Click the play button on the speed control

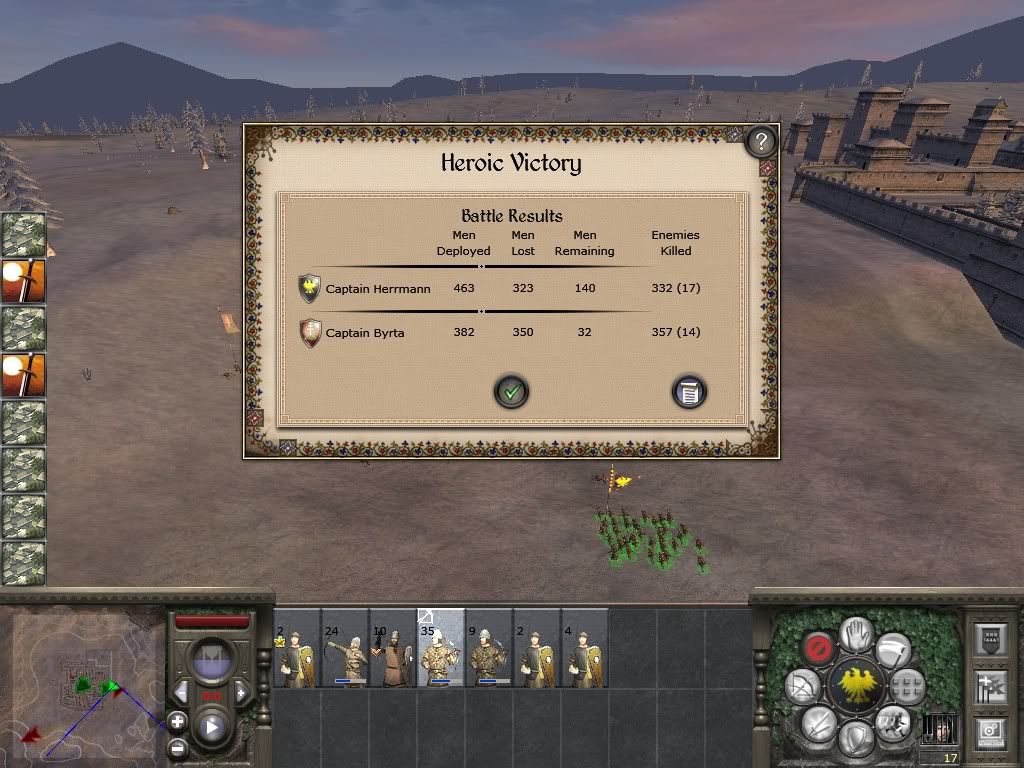pos(212,727)
